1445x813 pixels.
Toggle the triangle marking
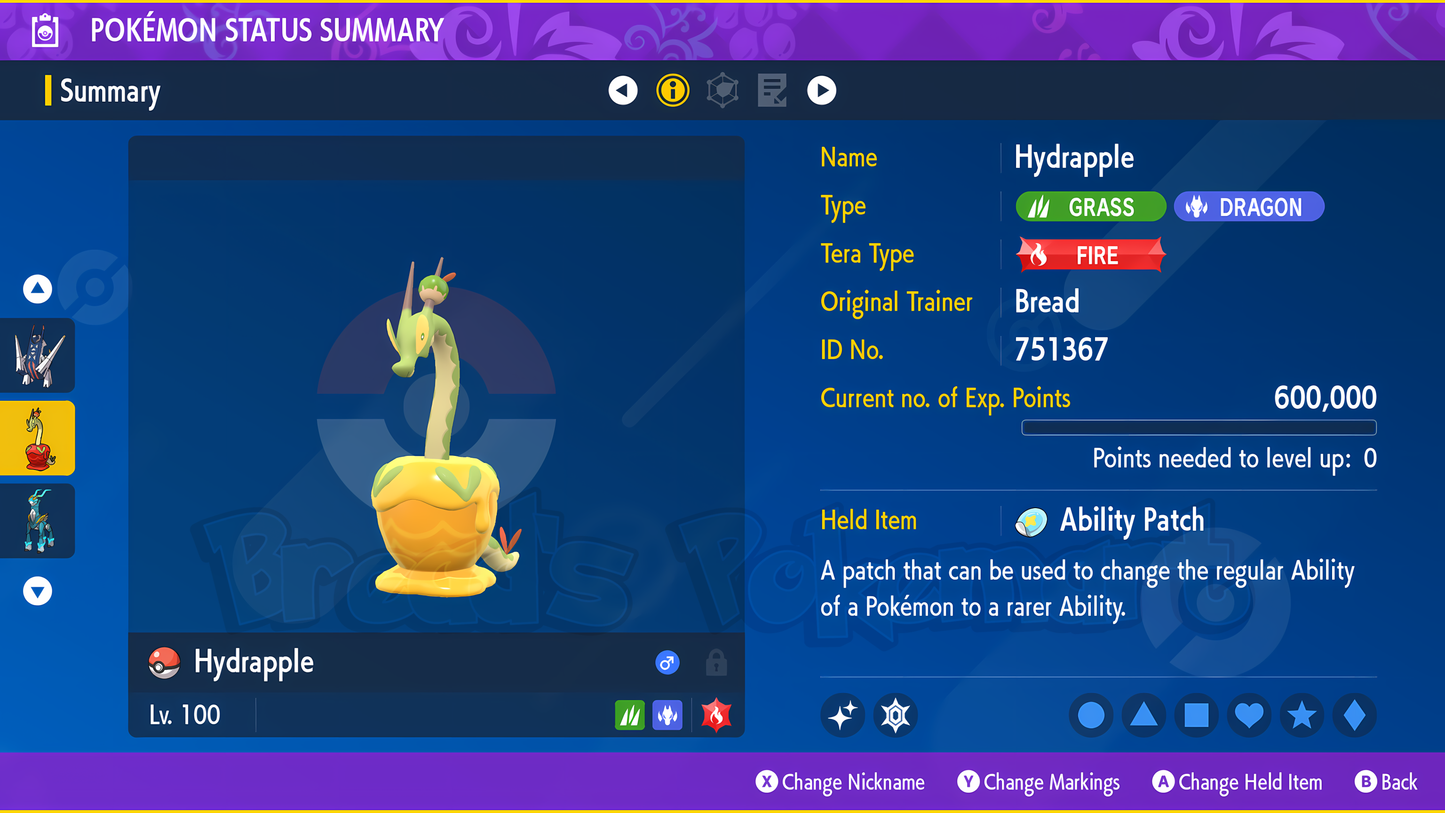click(1144, 715)
